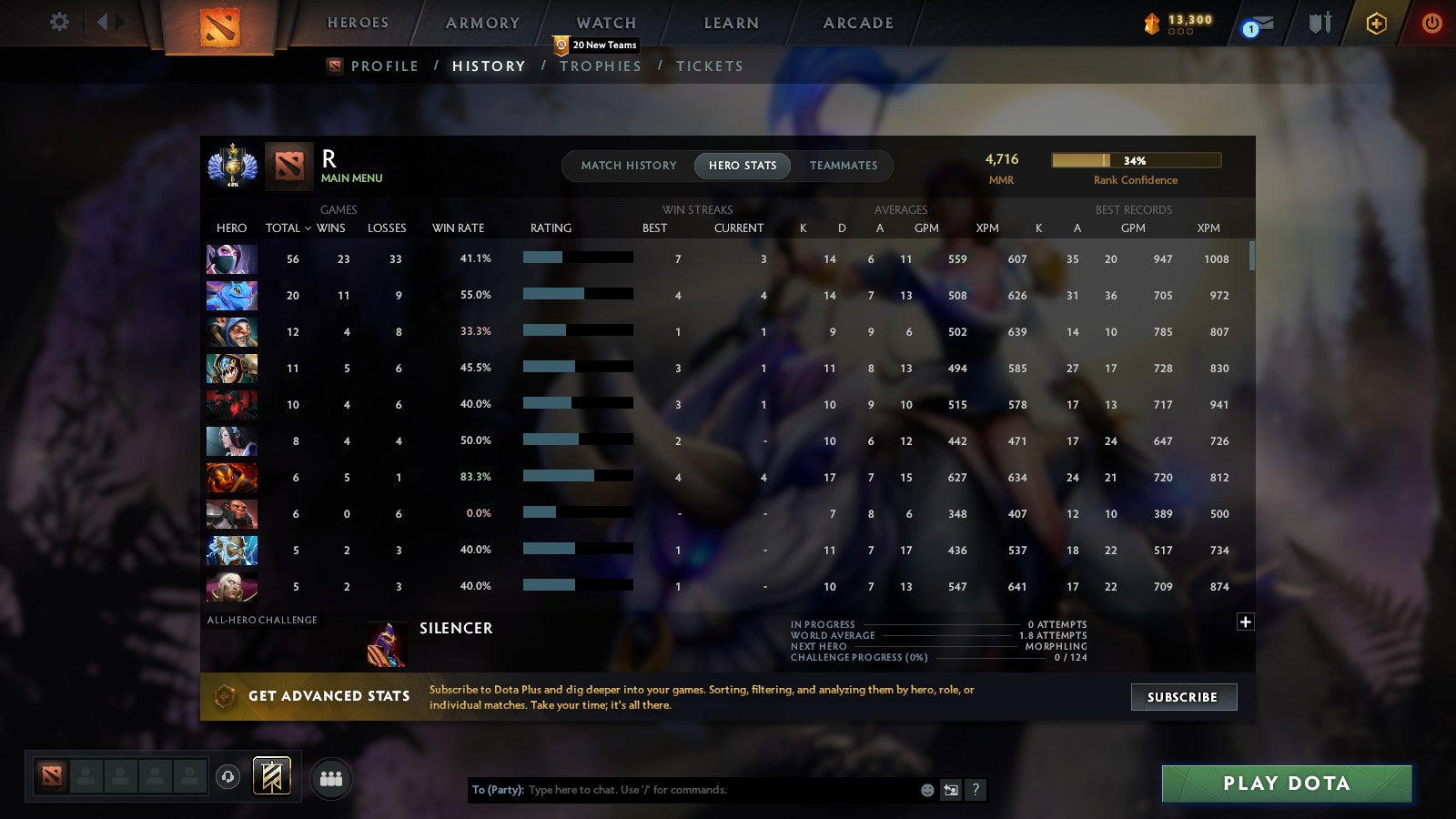This screenshot has height=819, width=1456.
Task: Open friends list group icon
Action: [331, 777]
